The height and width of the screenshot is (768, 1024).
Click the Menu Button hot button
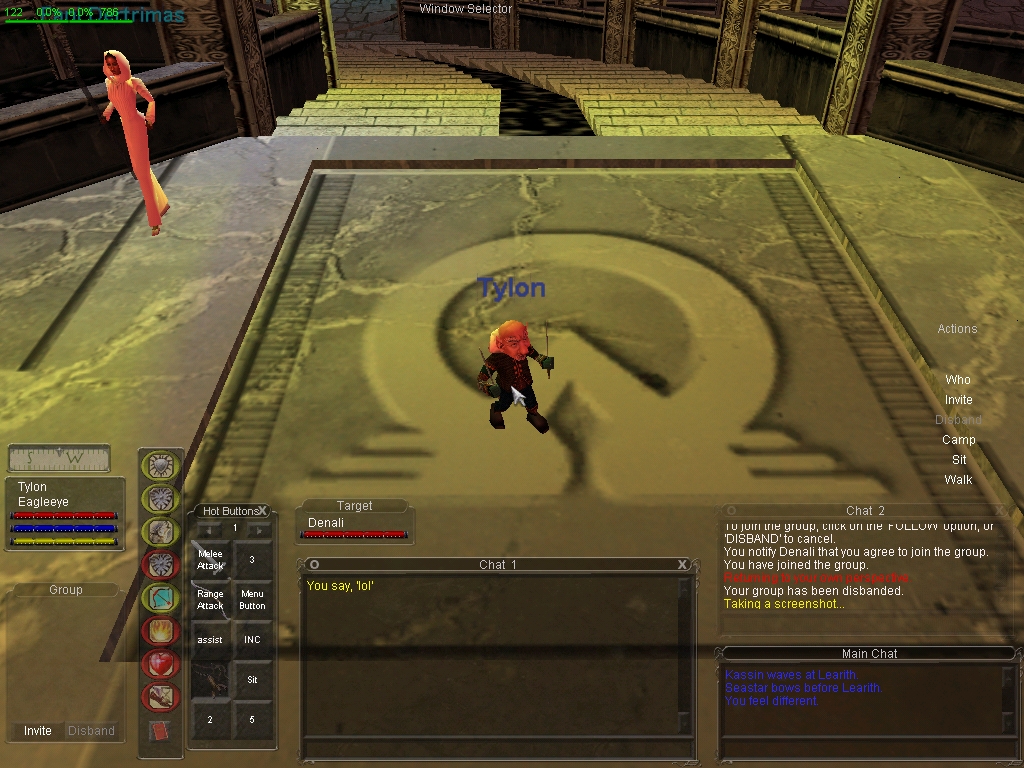252,600
